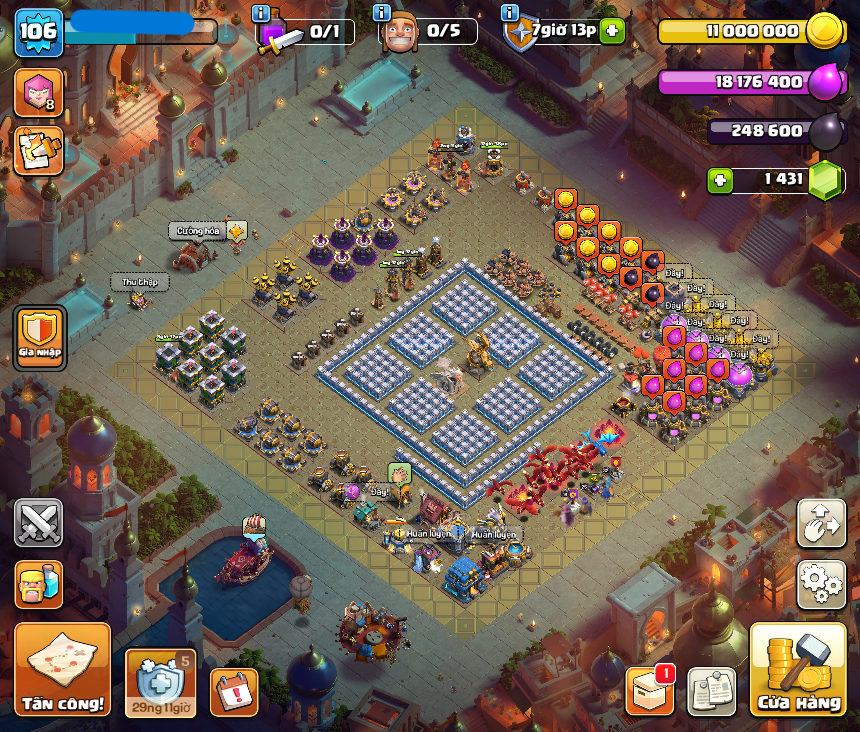Open the layout editor hand icon
The image size is (860, 732).
(821, 523)
